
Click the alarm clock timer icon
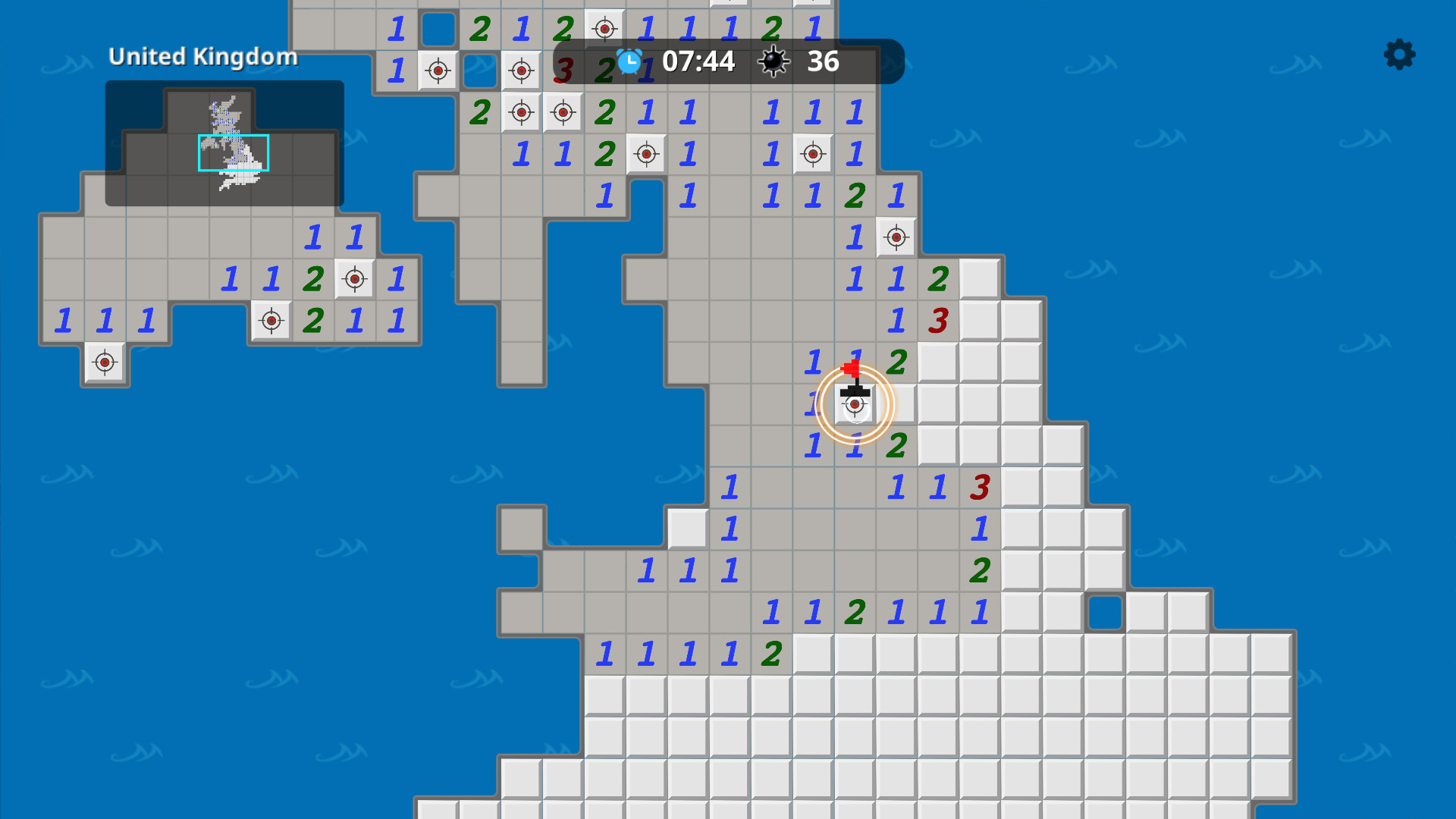click(x=629, y=61)
